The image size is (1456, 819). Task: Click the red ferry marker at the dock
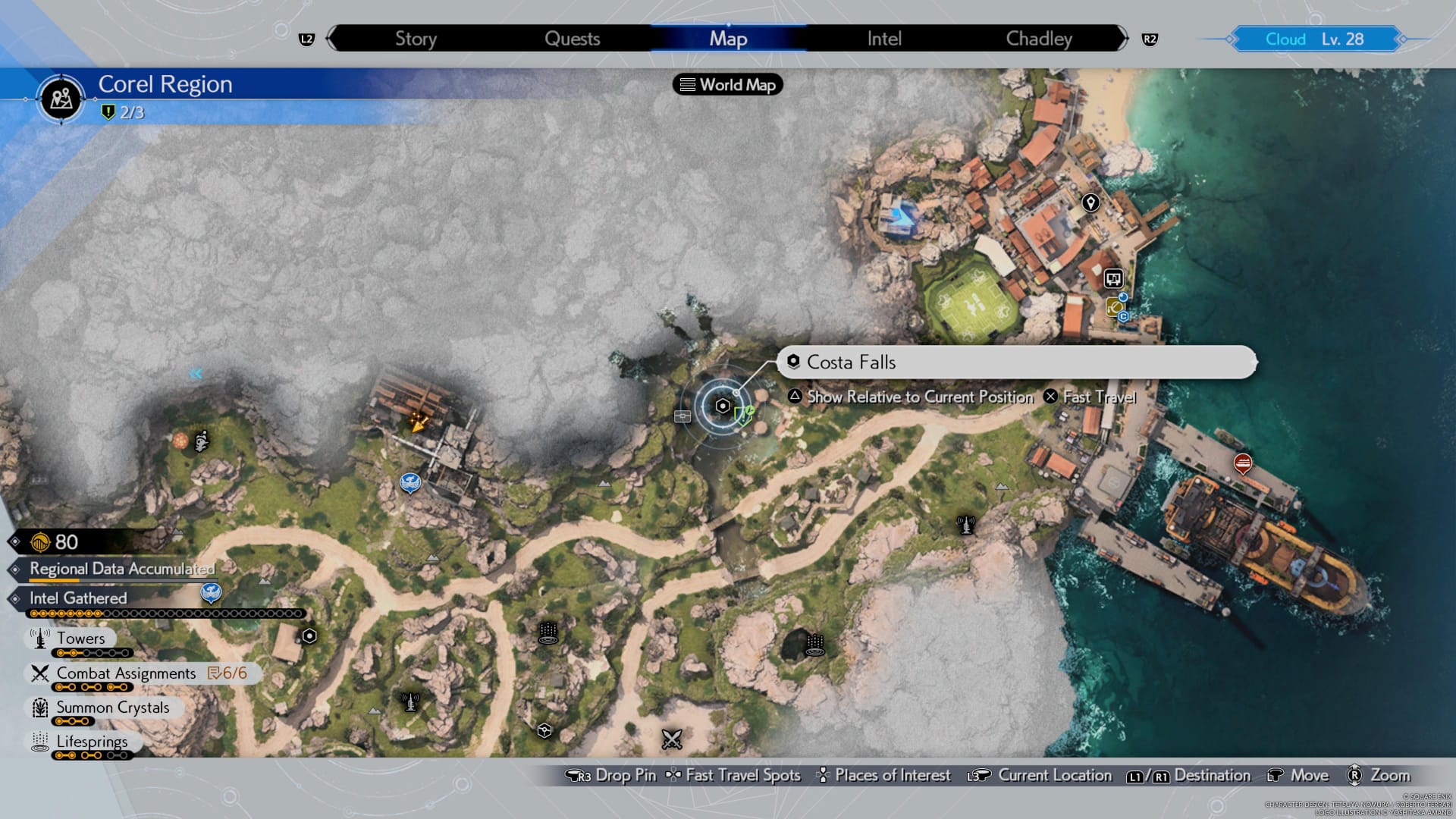click(1242, 462)
